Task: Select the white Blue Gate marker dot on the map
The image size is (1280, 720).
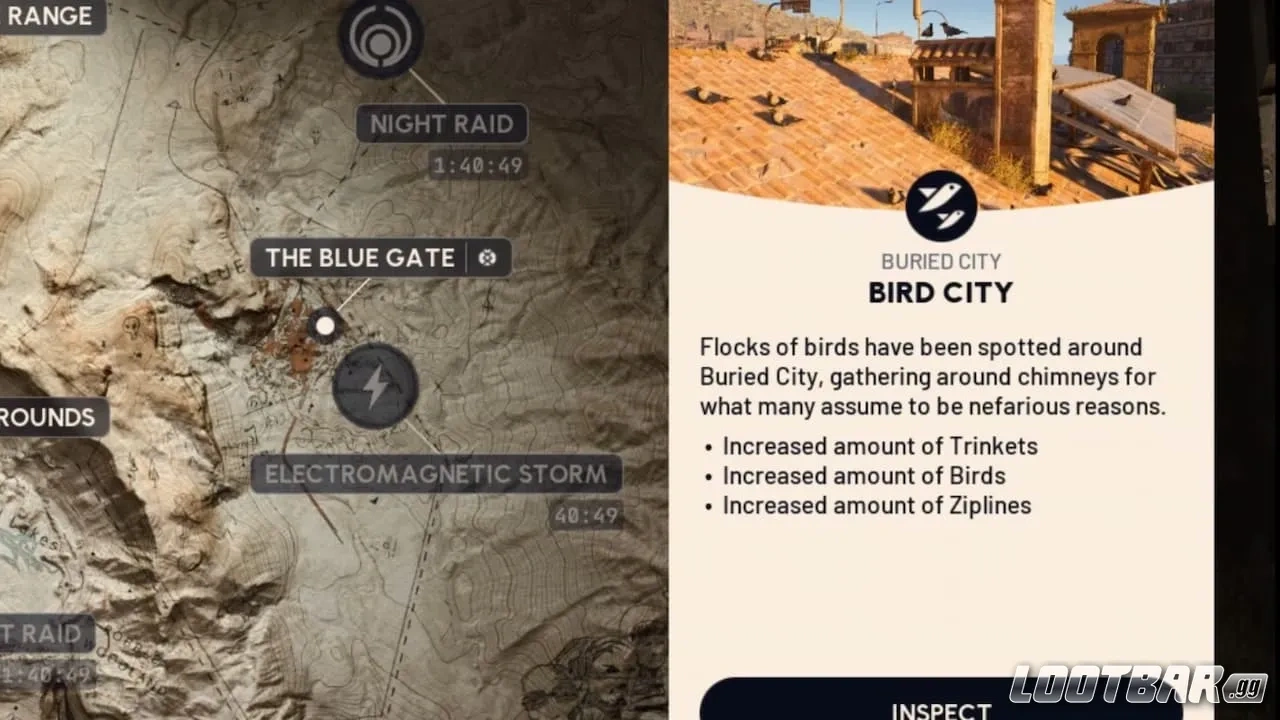Action: point(325,326)
